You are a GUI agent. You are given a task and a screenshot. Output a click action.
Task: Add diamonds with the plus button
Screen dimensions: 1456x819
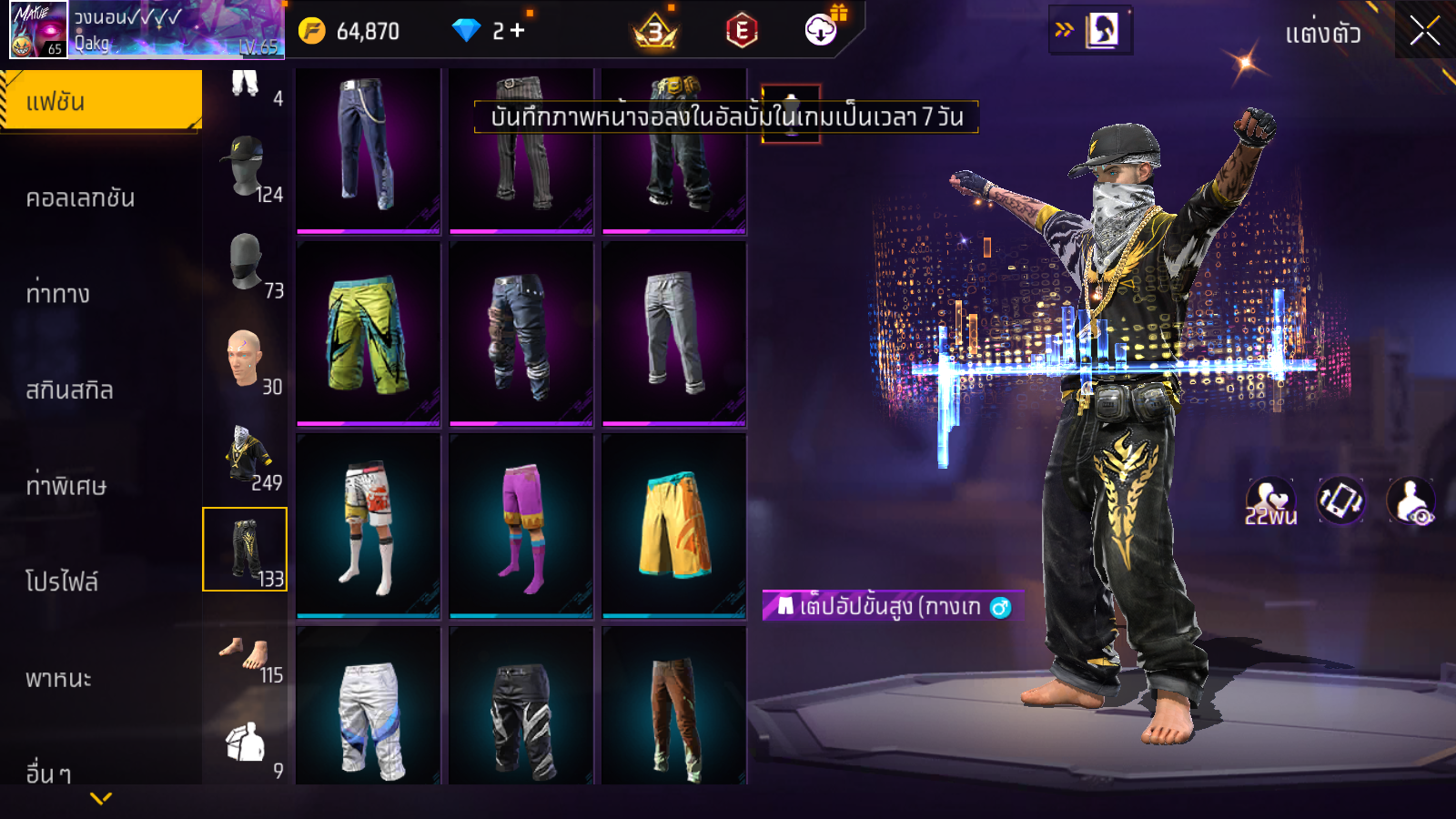(x=518, y=31)
